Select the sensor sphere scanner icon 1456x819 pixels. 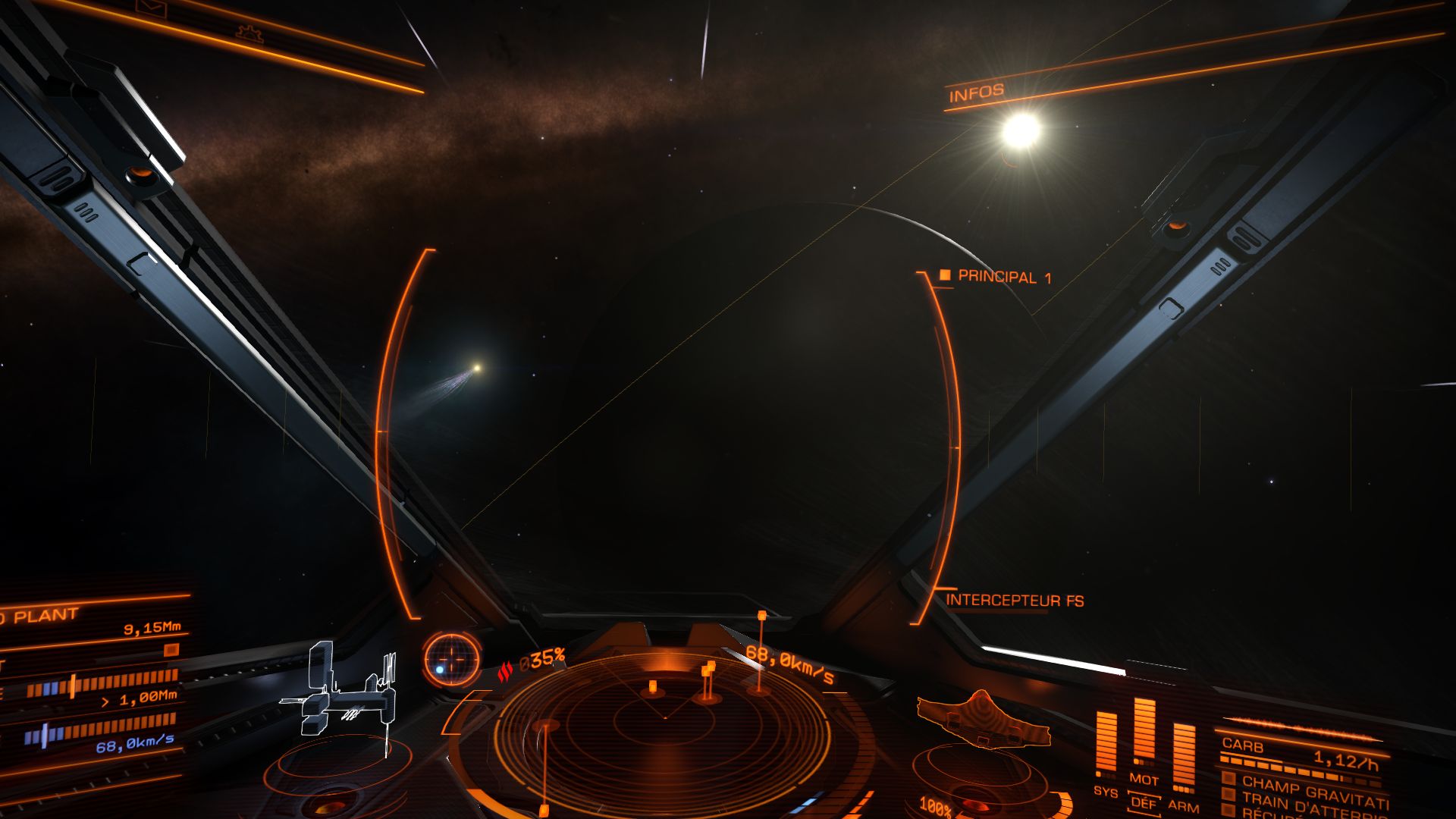451,661
